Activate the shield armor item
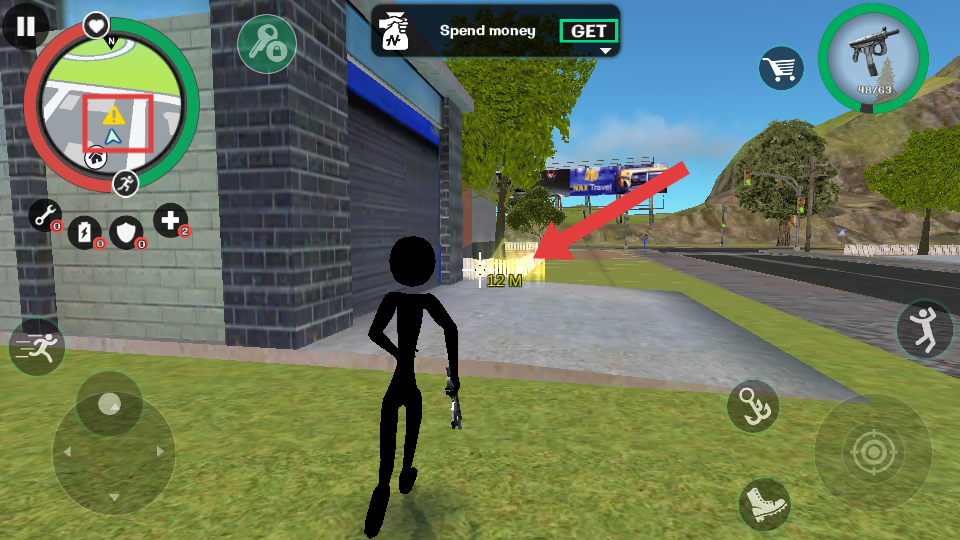This screenshot has height=540, width=960. (x=126, y=232)
